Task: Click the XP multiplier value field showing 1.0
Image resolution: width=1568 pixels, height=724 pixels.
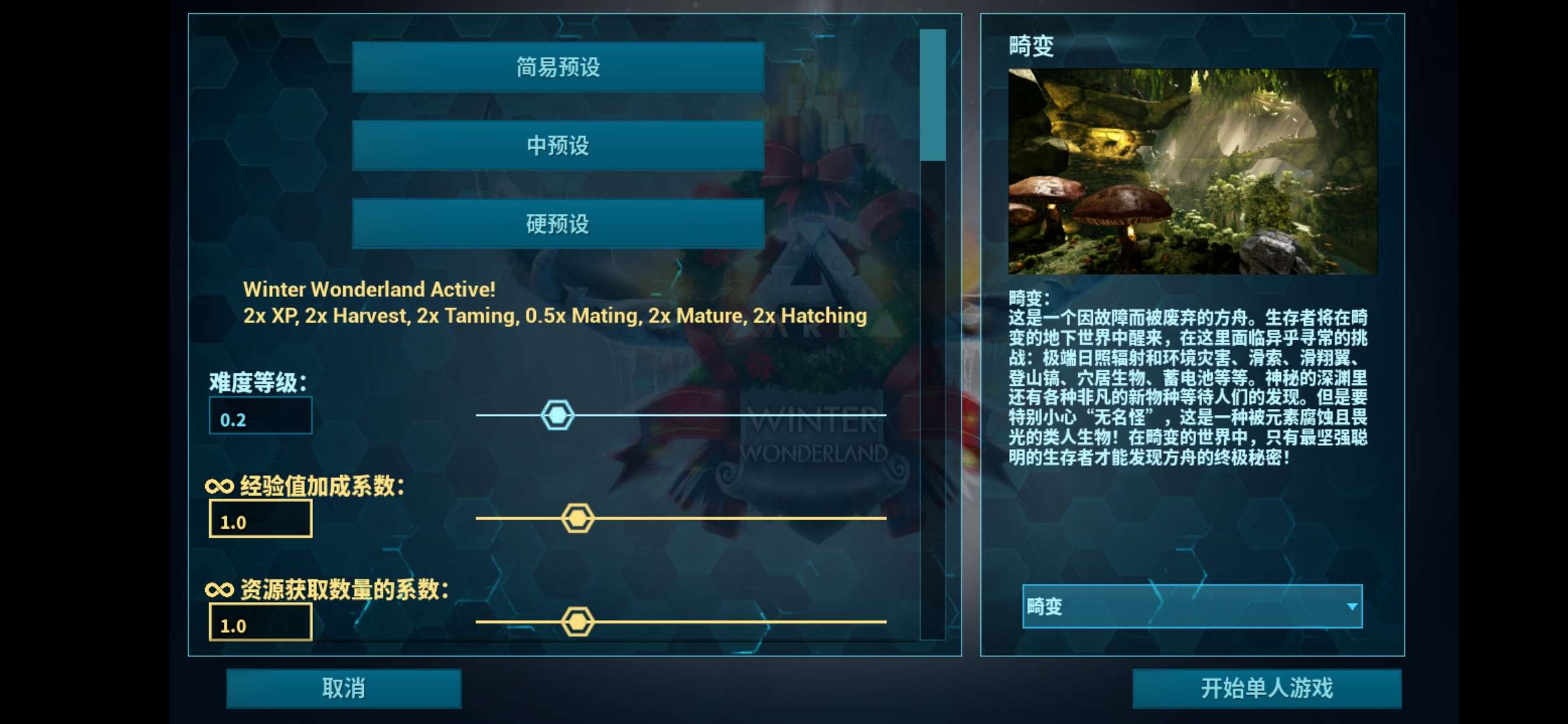Action: (x=261, y=518)
